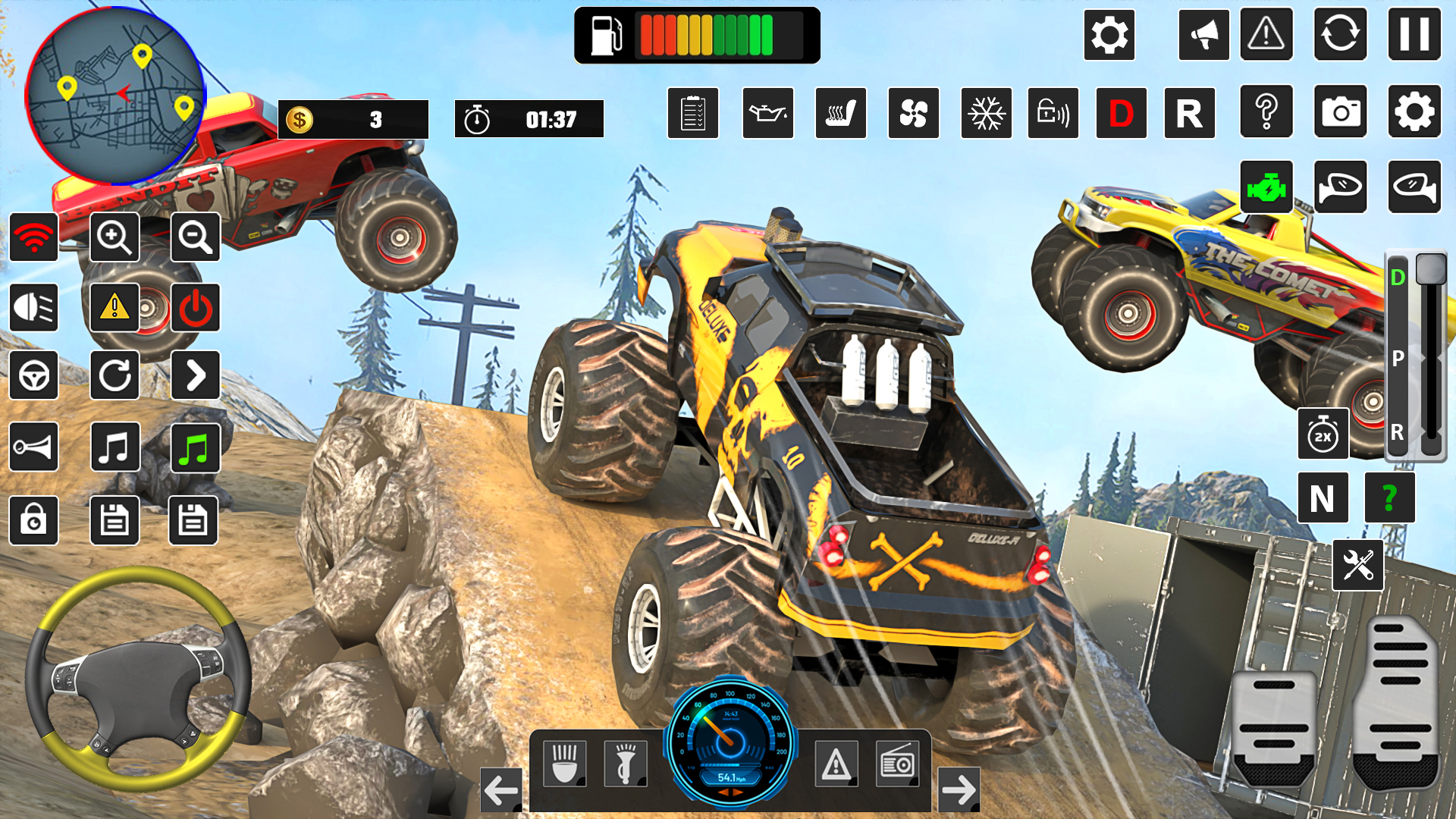Activate the cabin fan
The height and width of the screenshot is (819, 1456).
[x=914, y=114]
